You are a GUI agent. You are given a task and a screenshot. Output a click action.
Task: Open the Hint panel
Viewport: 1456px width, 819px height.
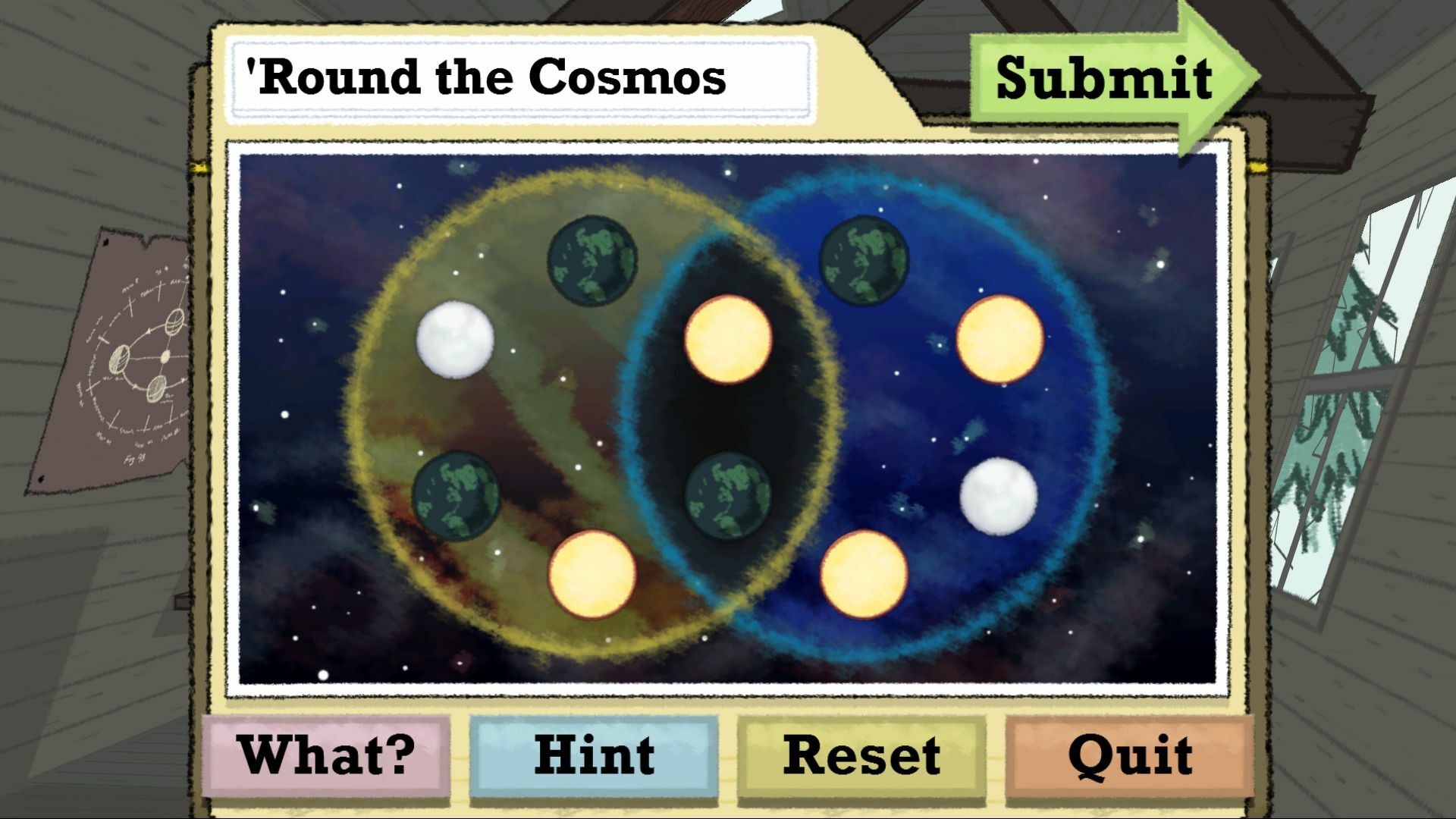coord(593,754)
